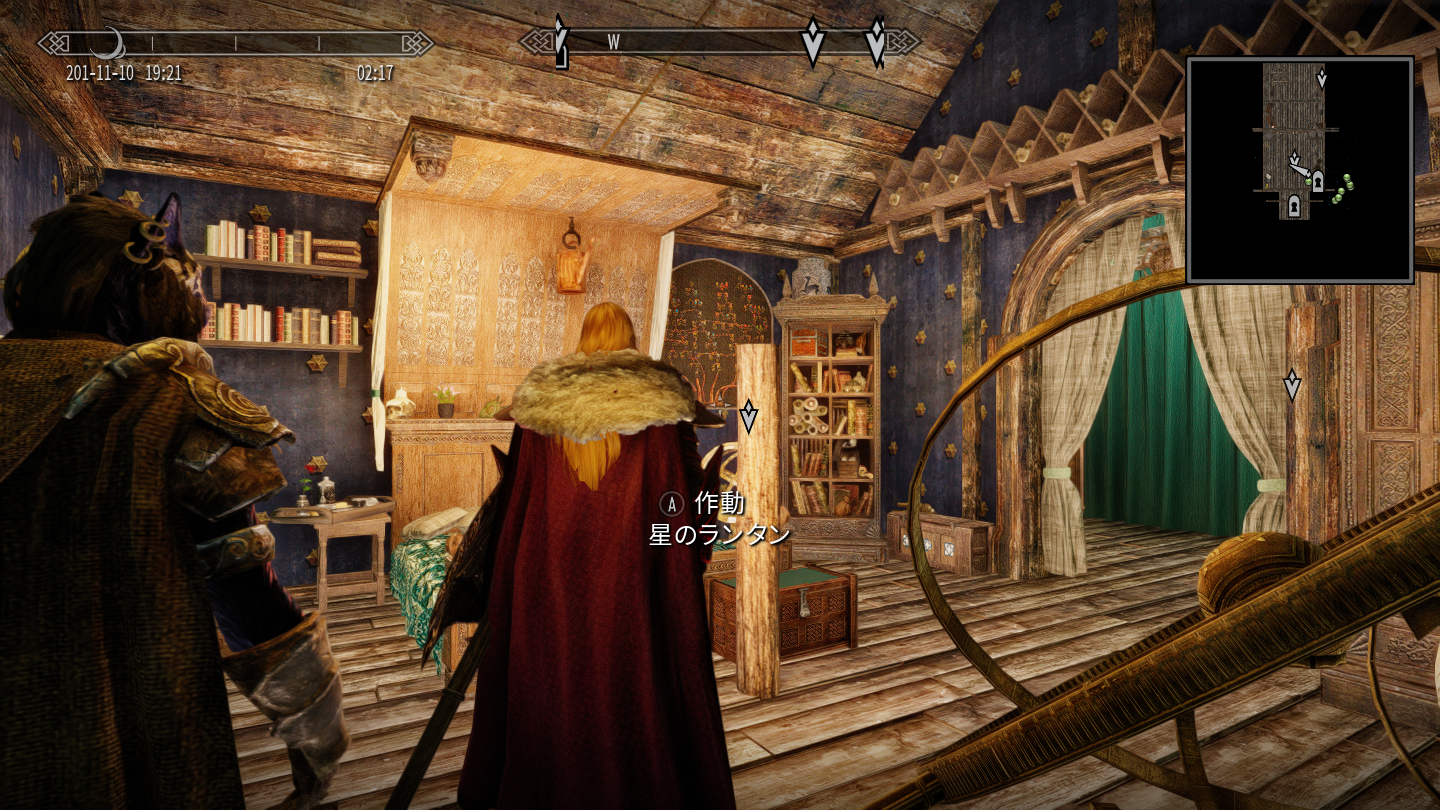Select the compass bar showing W
This screenshot has height=810, width=1440.
point(718,42)
